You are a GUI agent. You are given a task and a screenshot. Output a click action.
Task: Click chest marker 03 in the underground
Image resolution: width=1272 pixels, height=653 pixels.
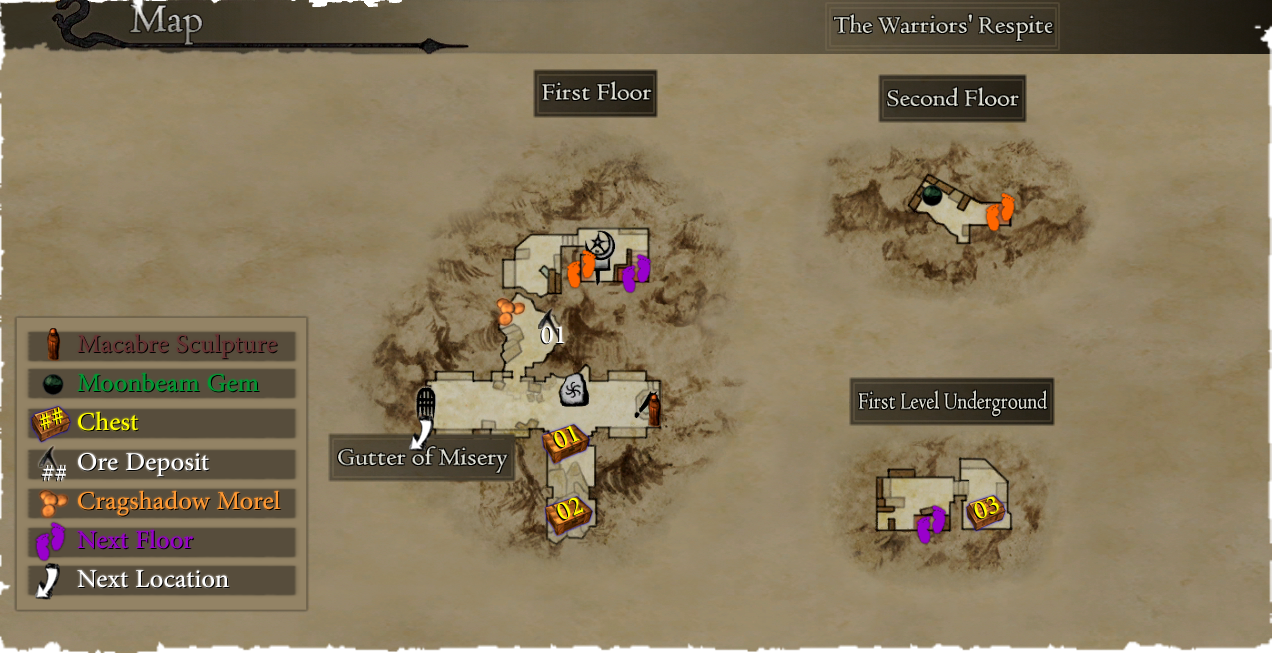[985, 511]
